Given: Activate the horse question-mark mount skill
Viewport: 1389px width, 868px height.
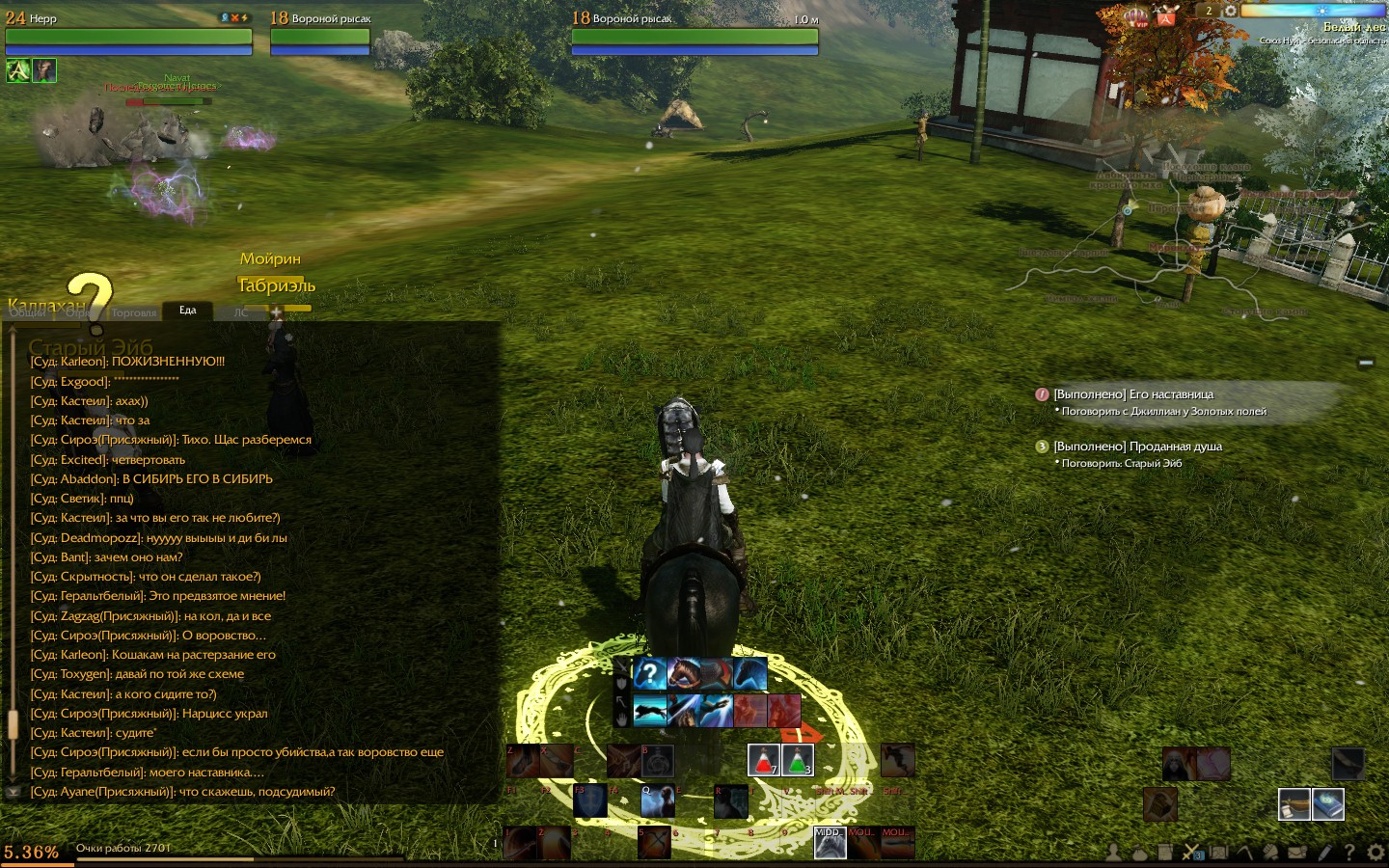Looking at the screenshot, I should click(x=650, y=674).
